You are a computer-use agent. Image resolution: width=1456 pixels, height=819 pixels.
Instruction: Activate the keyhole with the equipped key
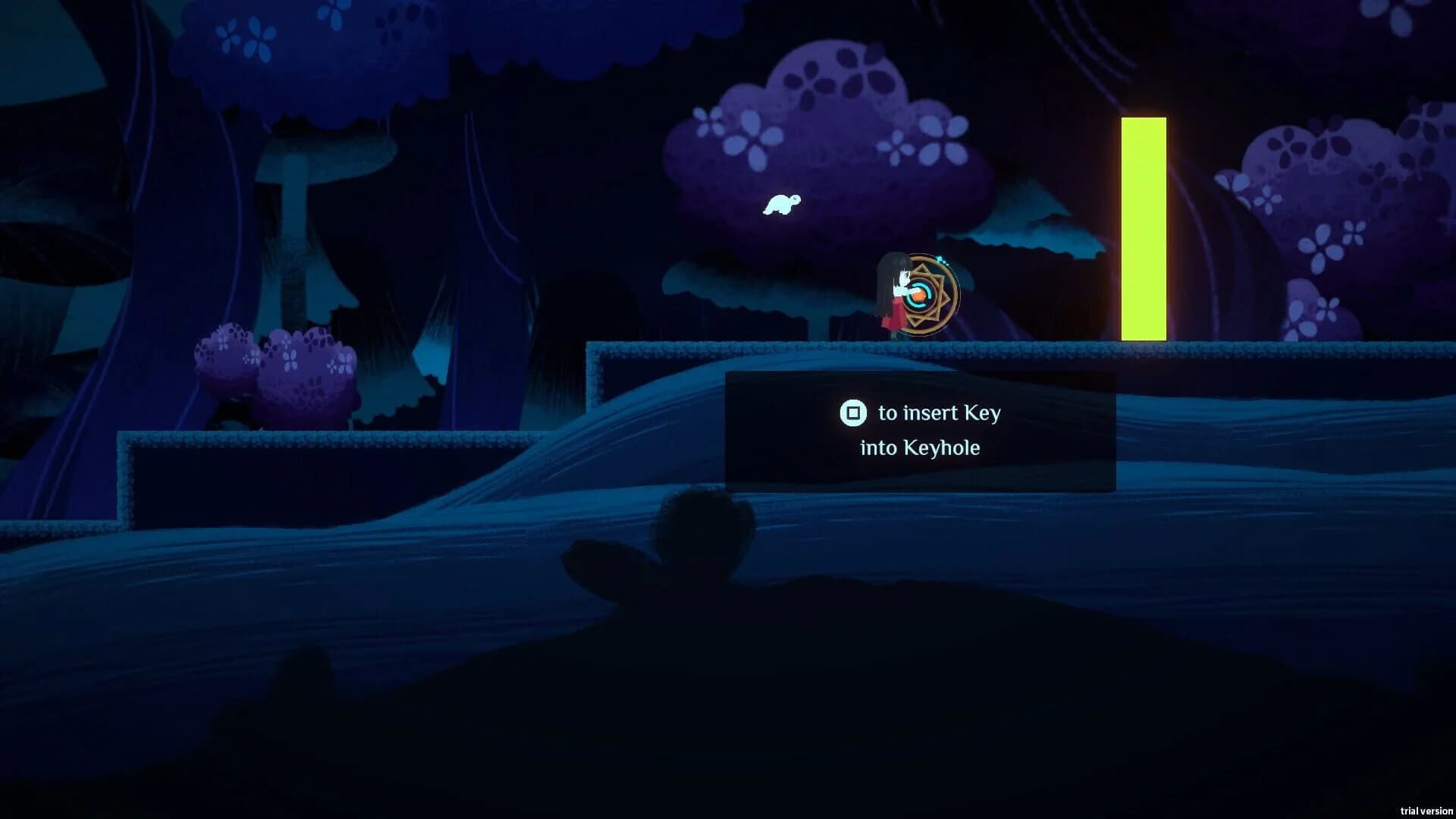click(x=1142, y=227)
